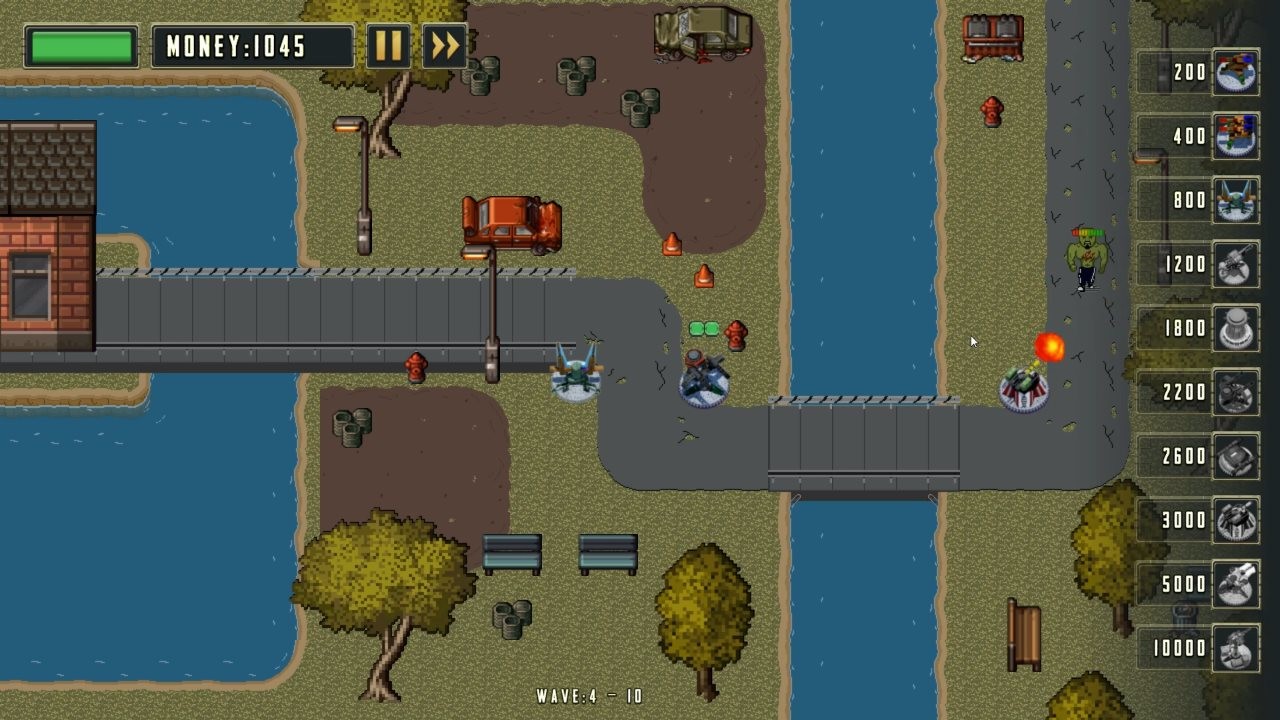Pick the 800-cost turret from the sidebar
Image resolution: width=1280 pixels, height=720 pixels.
coord(1234,201)
